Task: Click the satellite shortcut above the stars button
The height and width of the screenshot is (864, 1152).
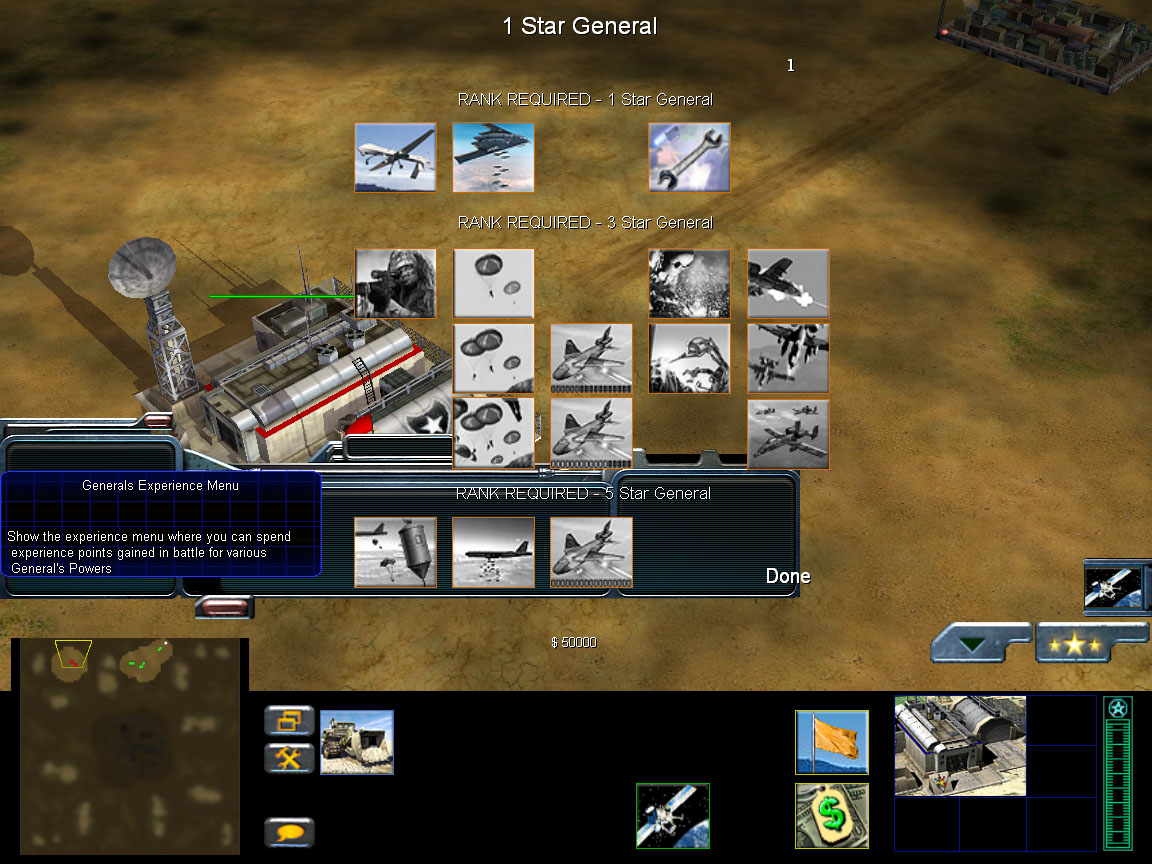Action: coord(1117,587)
